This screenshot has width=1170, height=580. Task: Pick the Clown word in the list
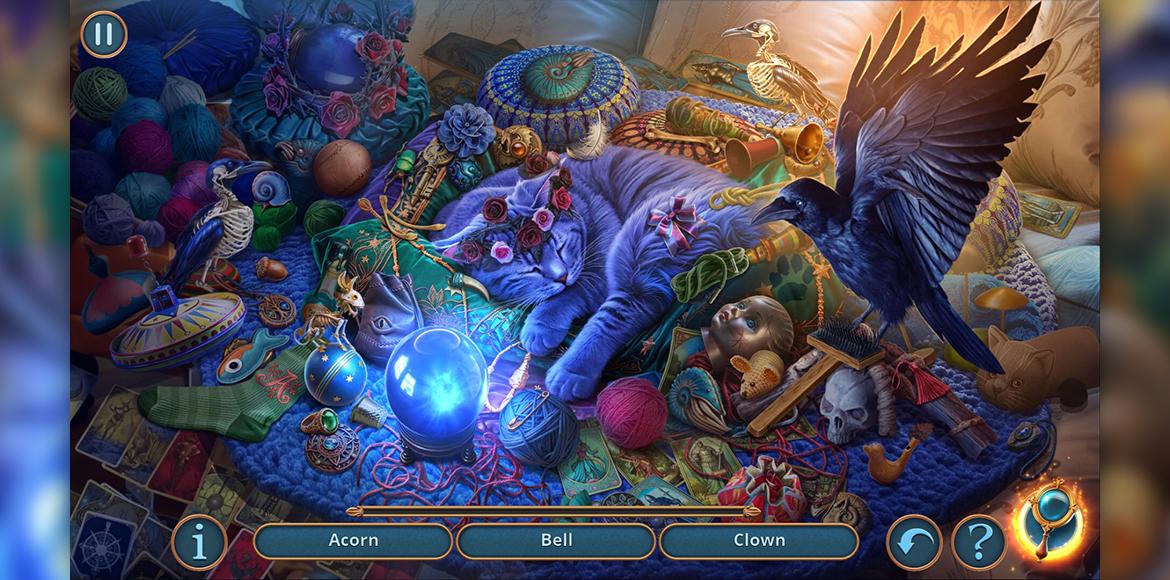point(759,541)
